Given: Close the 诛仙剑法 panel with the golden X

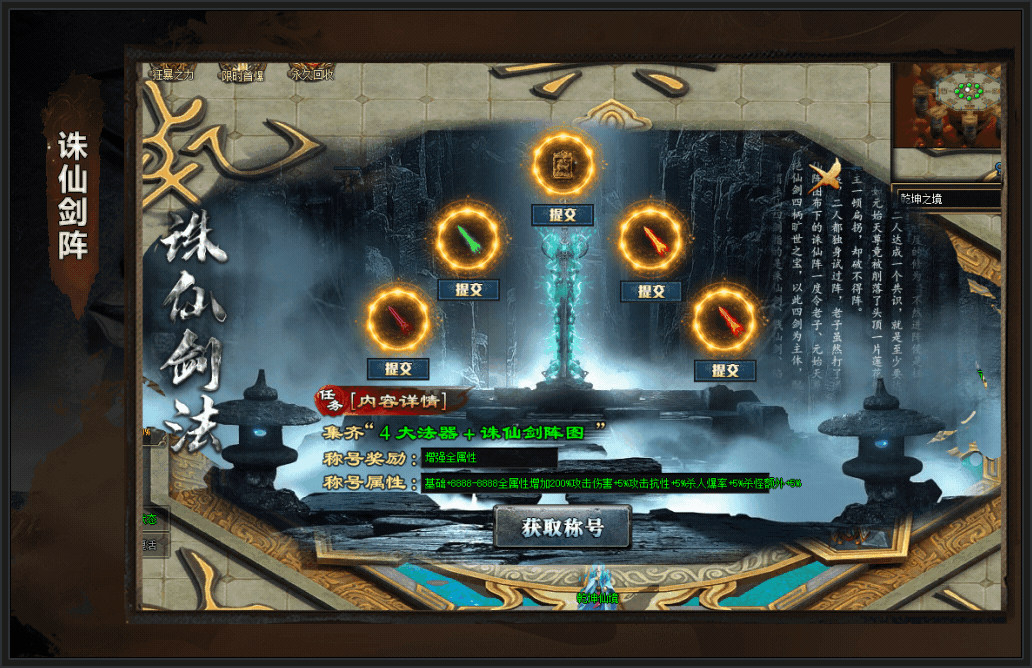Looking at the screenshot, I should (x=825, y=173).
